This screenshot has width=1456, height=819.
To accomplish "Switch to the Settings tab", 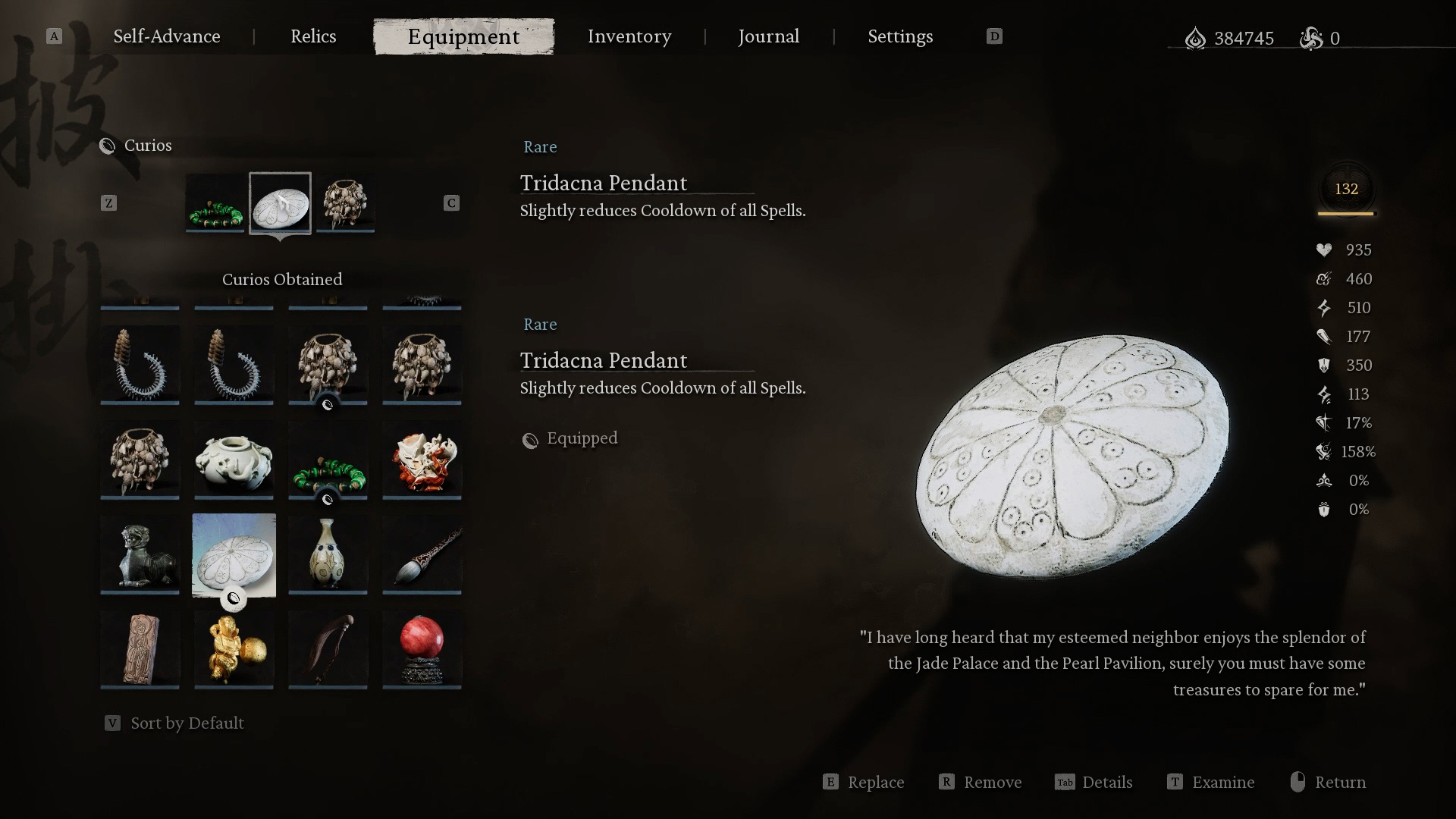I will [x=900, y=36].
